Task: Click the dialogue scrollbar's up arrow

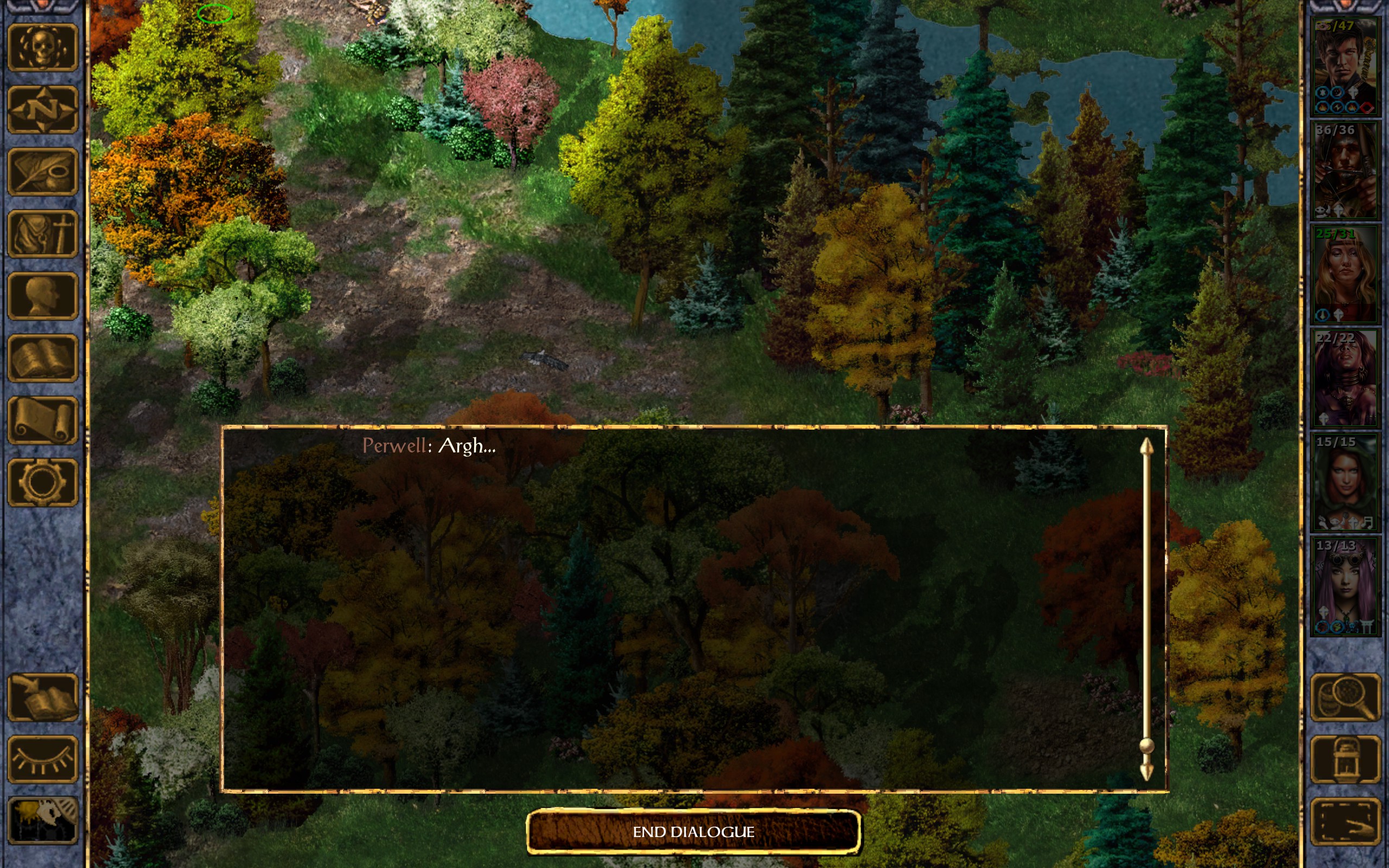Action: coord(1146,448)
